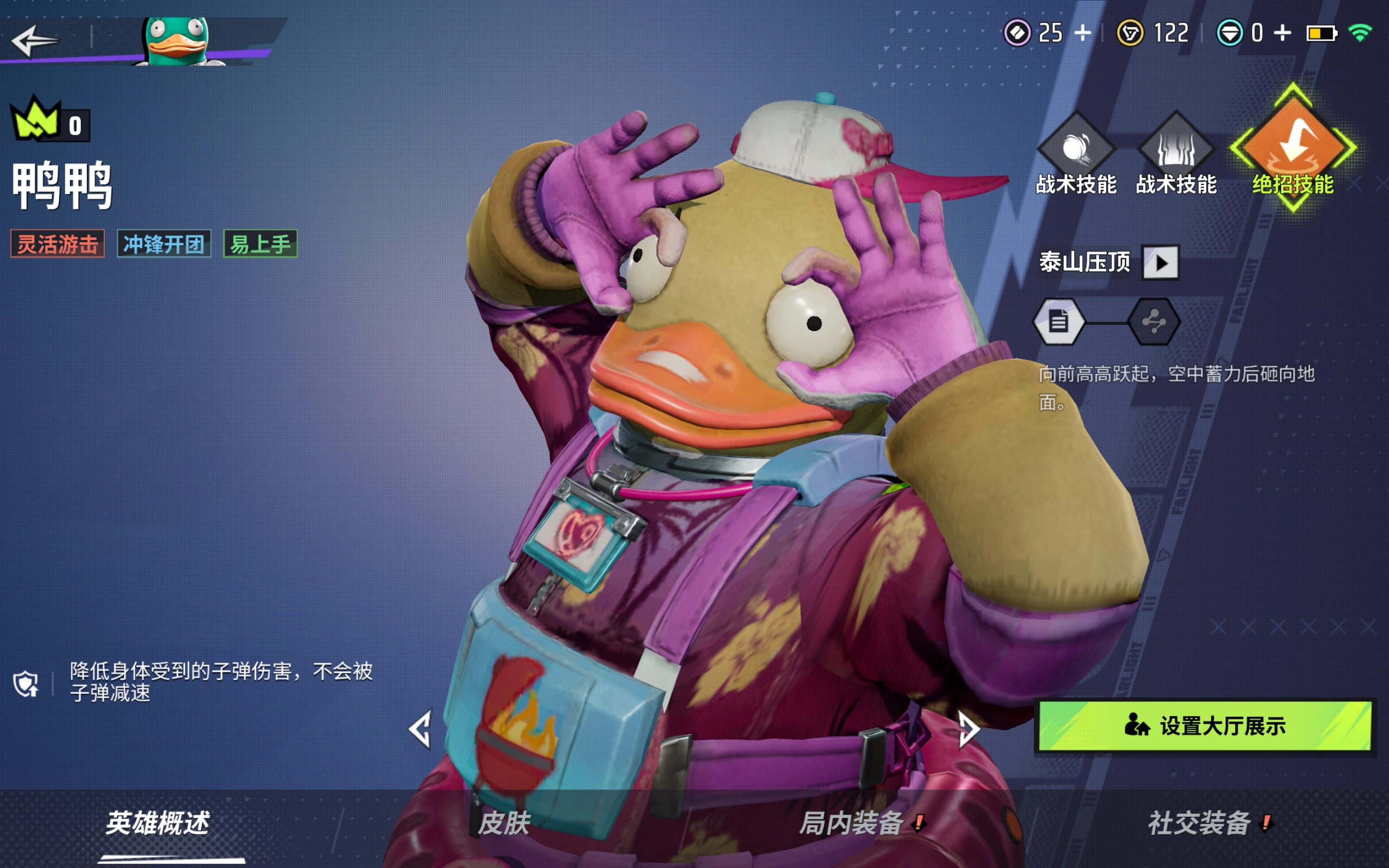1389x868 pixels.
Task: Switch to the 皮肤 skins tab
Action: (x=504, y=823)
